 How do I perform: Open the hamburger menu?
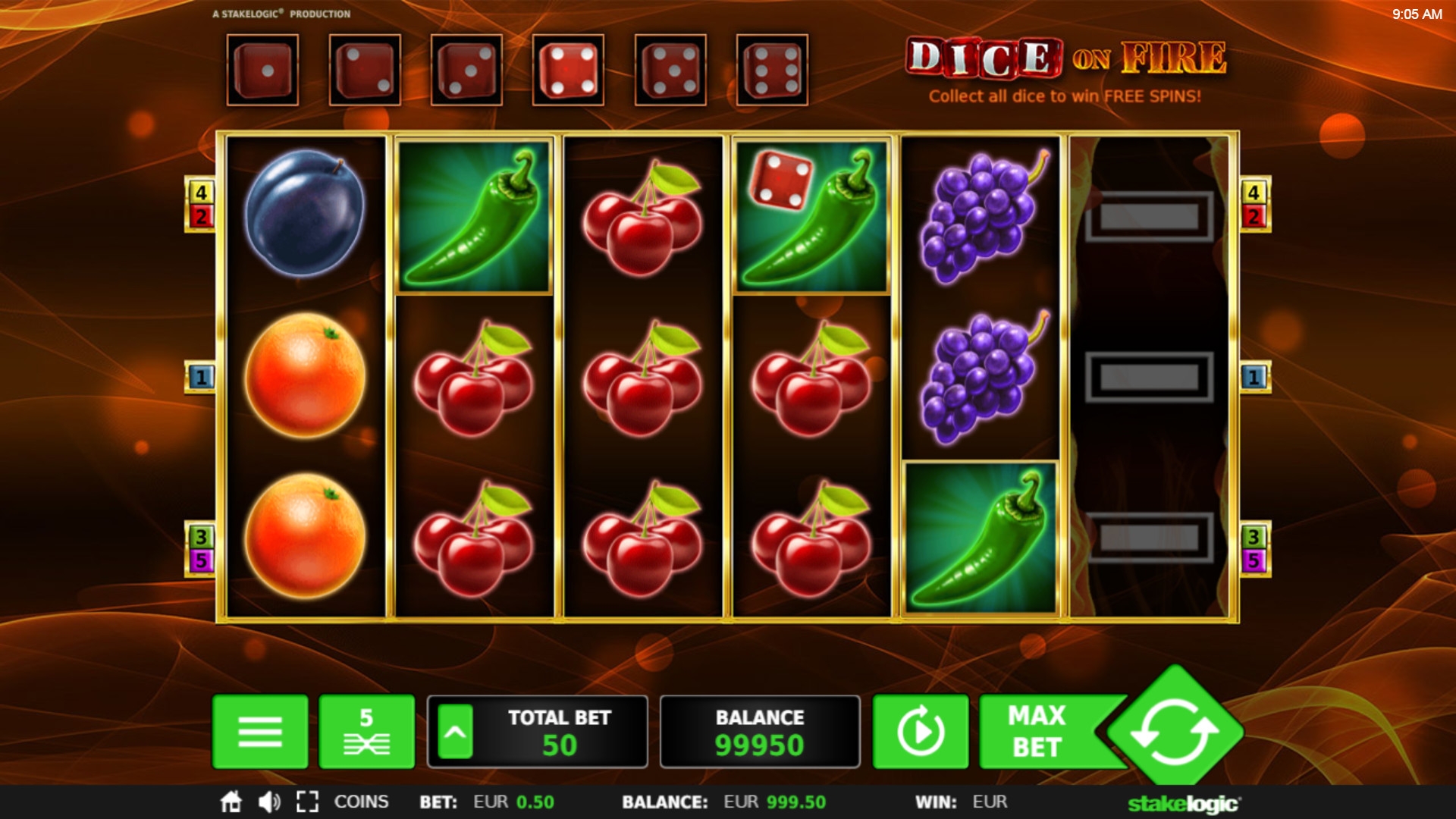(x=260, y=732)
